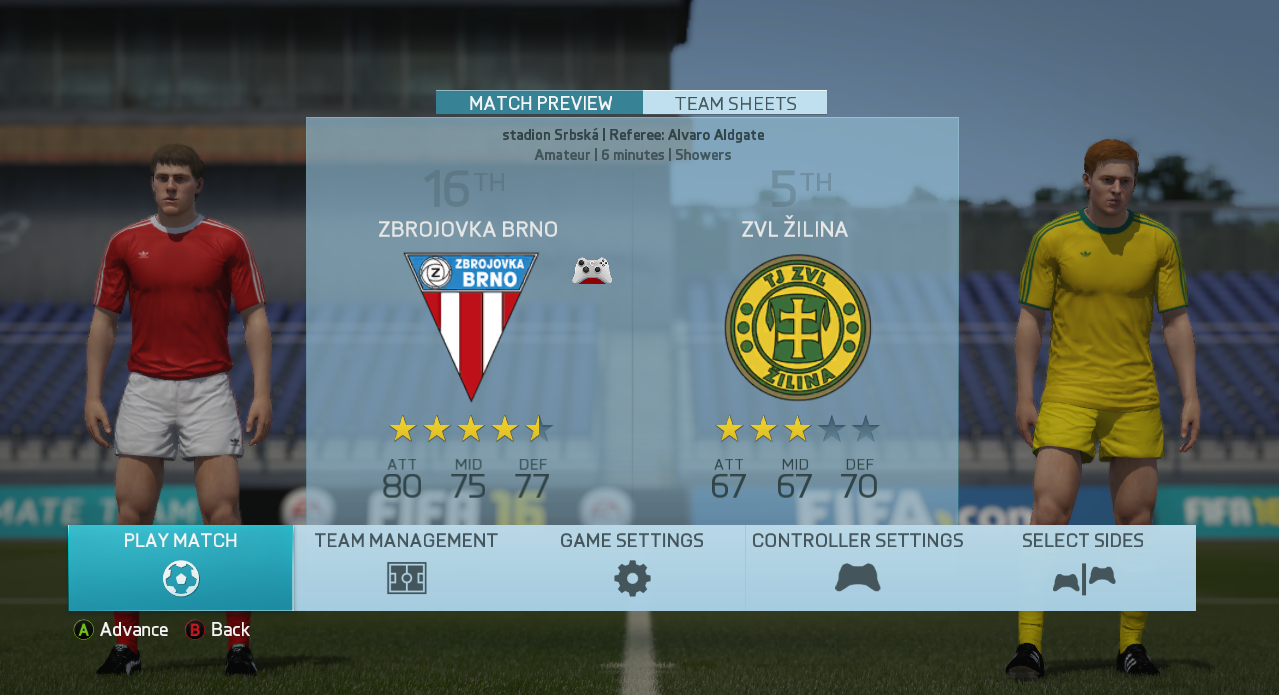
Task: Select the Play Match option
Action: pos(181,567)
